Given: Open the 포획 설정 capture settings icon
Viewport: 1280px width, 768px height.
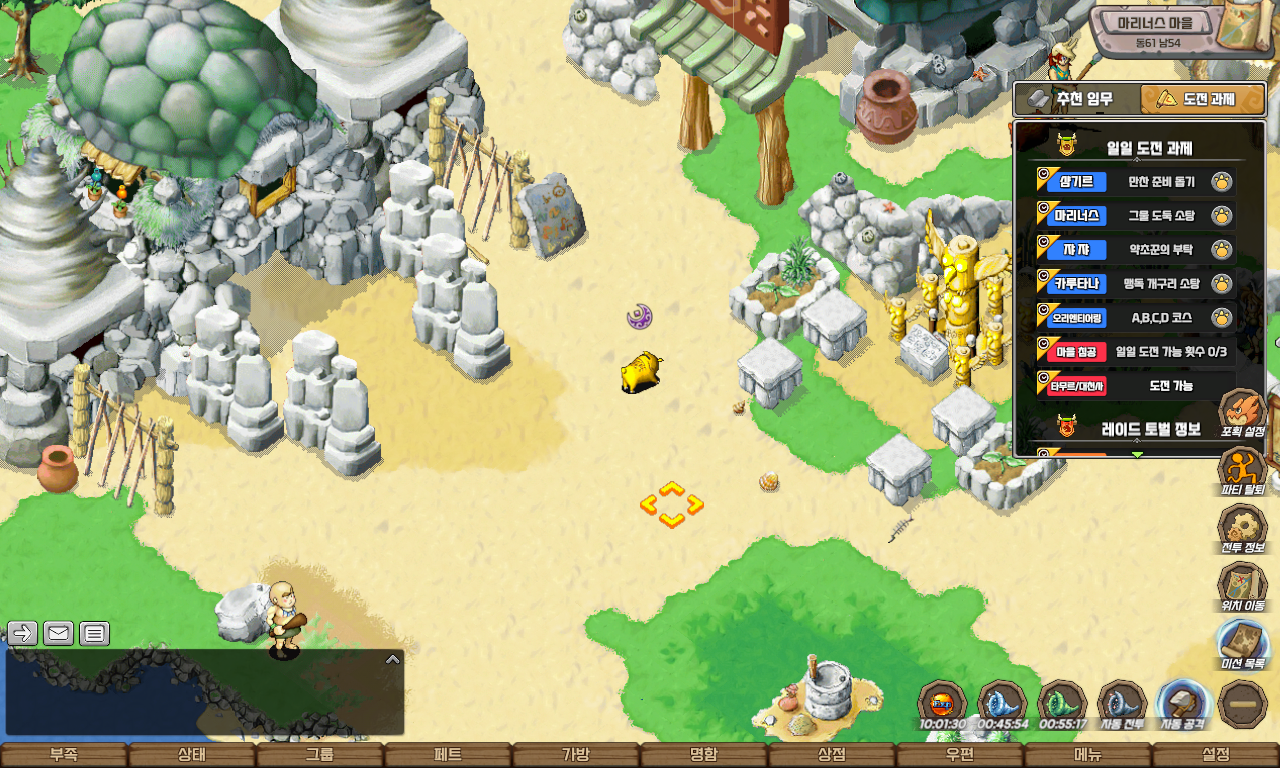Looking at the screenshot, I should point(1242,412).
